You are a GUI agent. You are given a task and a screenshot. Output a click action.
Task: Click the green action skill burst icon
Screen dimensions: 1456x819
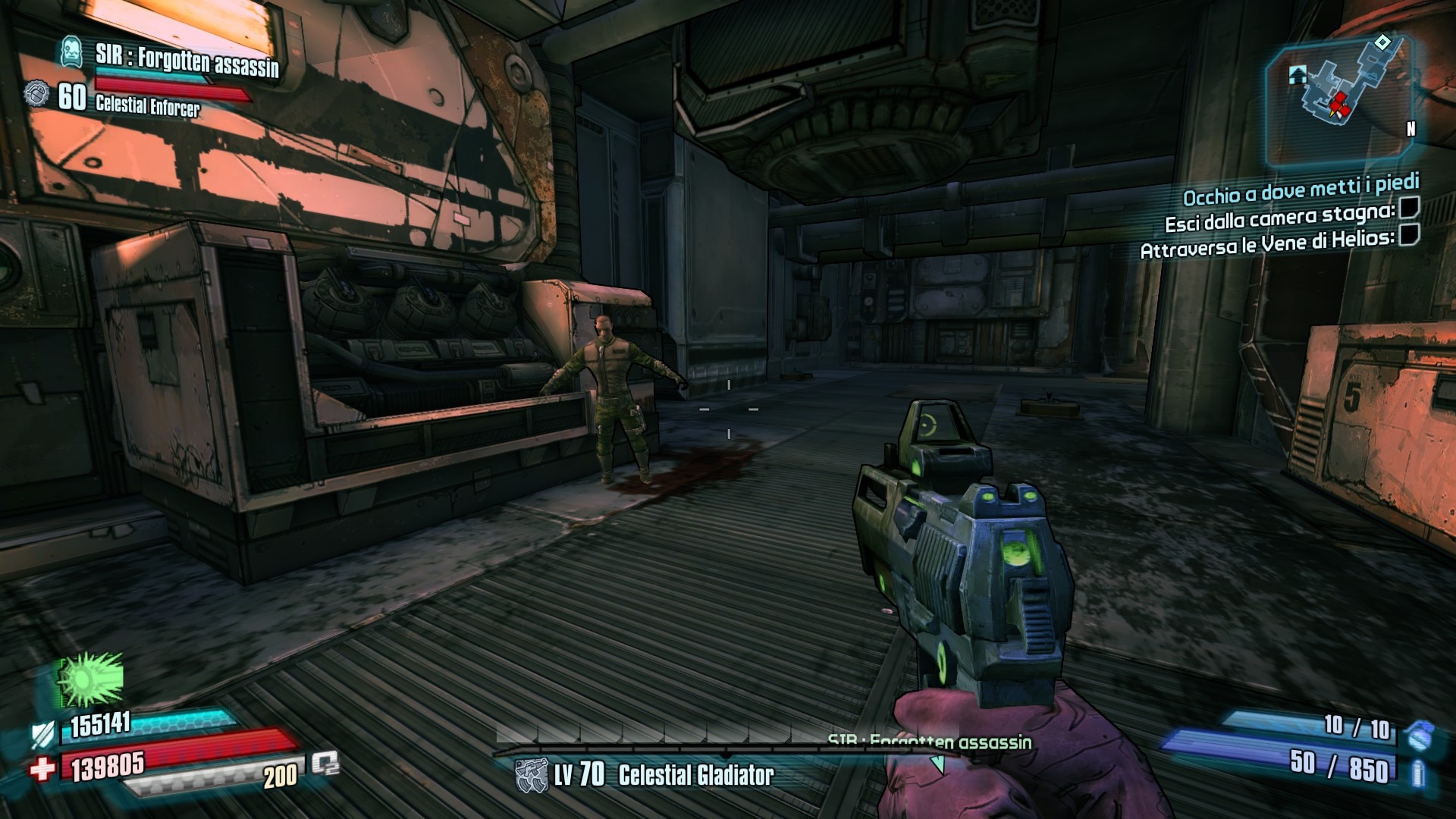[x=90, y=679]
